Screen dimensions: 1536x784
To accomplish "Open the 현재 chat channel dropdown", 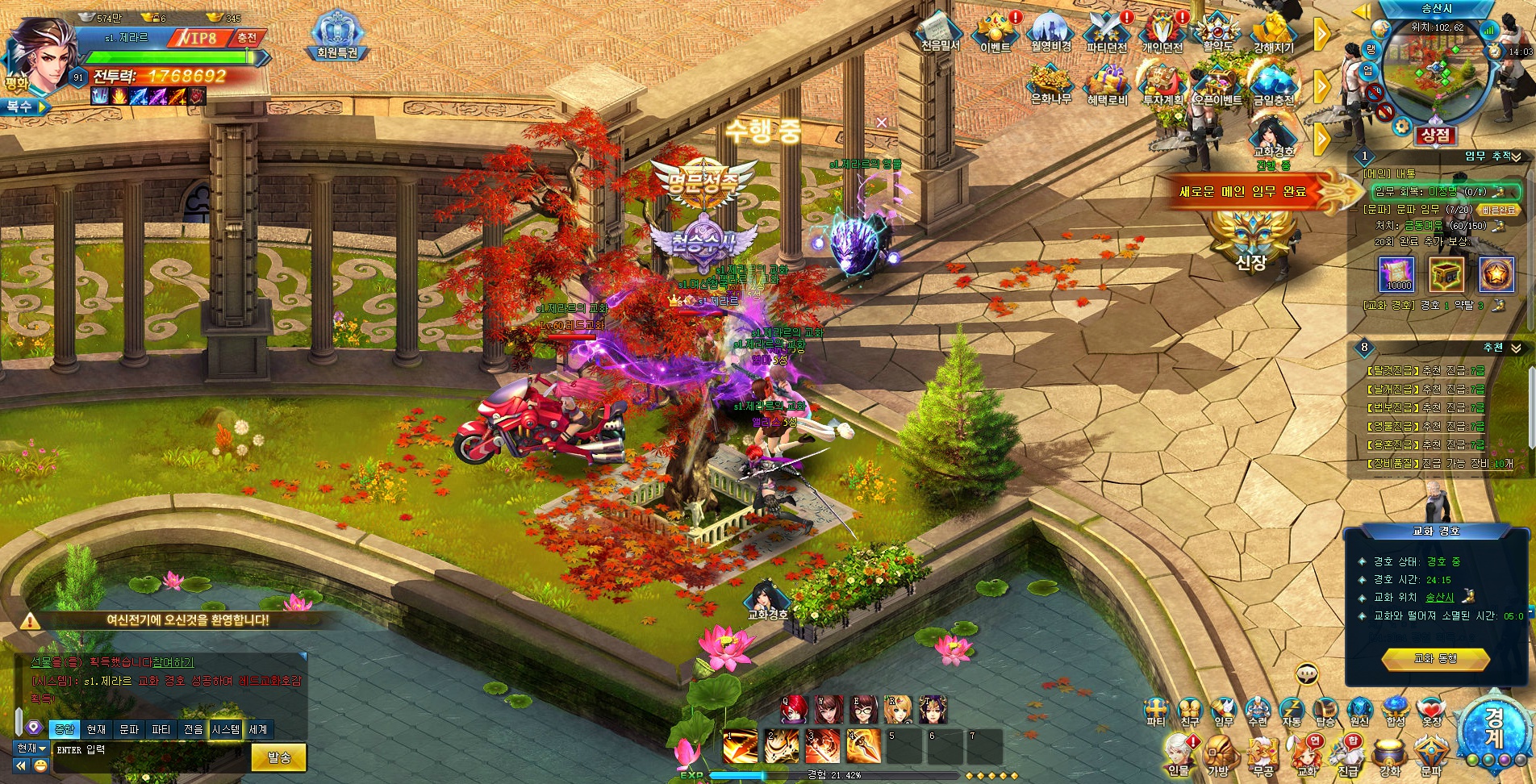I will (31, 749).
